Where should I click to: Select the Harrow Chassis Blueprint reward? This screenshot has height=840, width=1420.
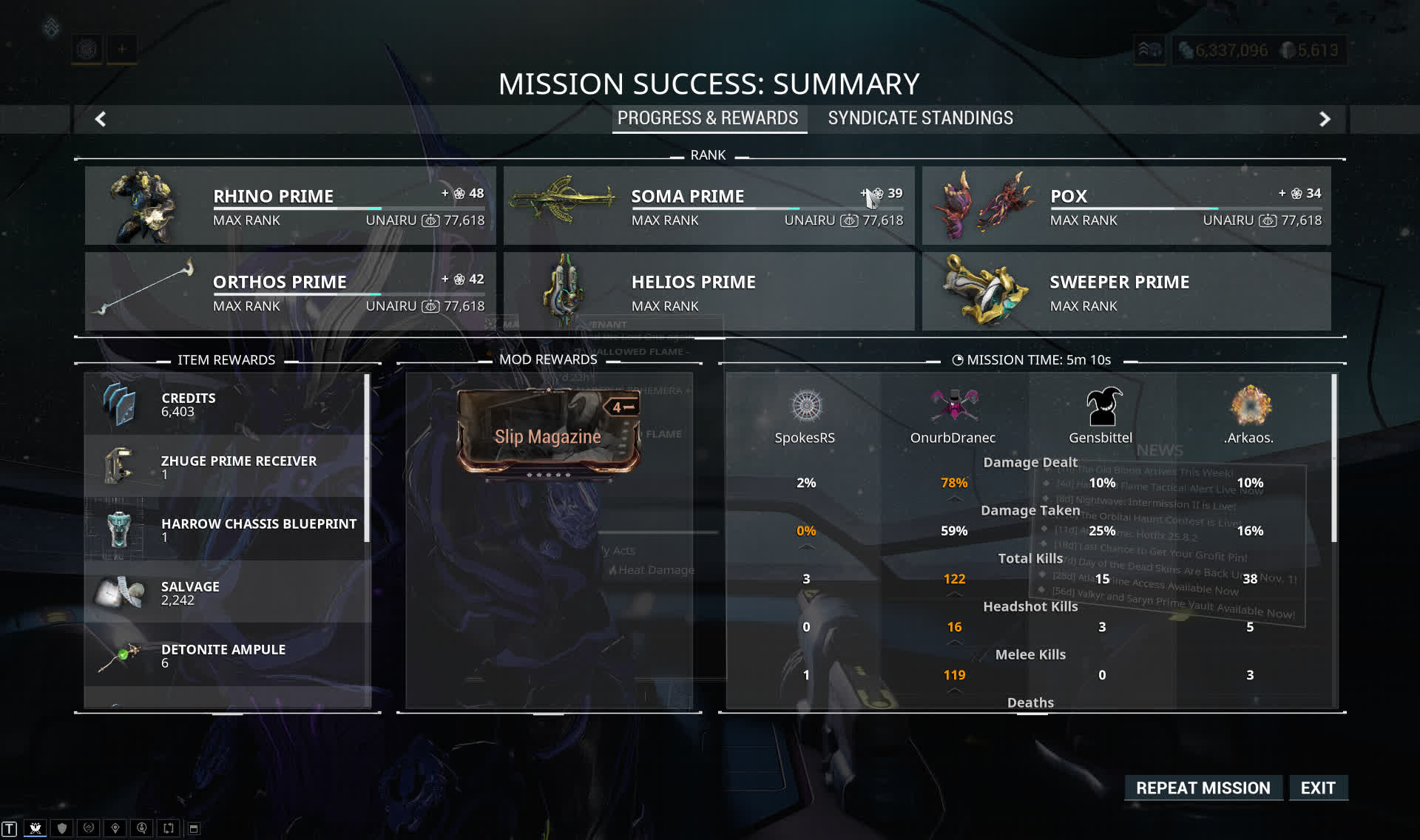click(x=226, y=529)
